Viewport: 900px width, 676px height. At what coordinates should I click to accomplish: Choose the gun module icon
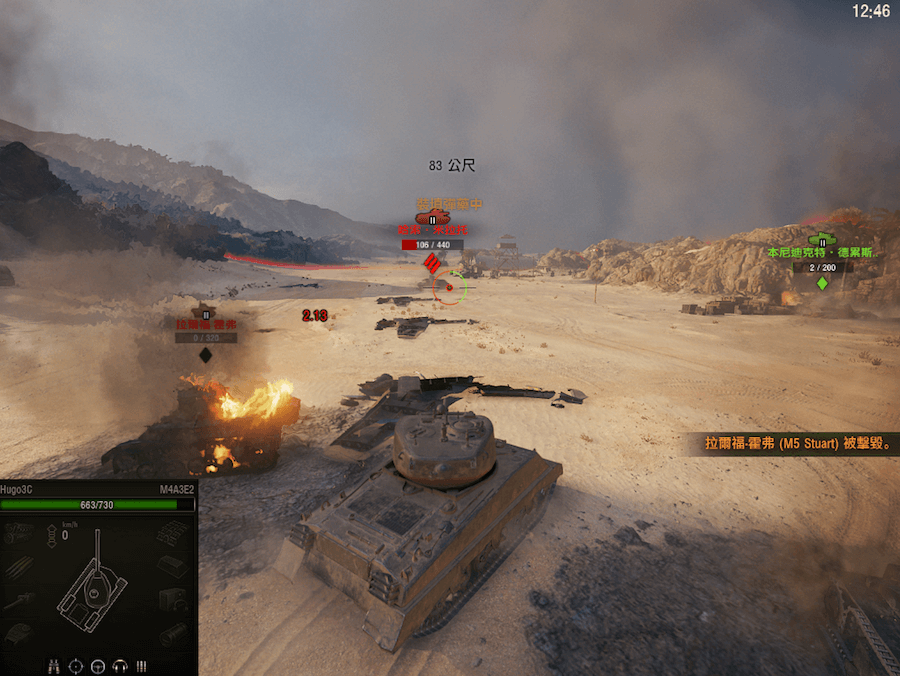[17, 600]
